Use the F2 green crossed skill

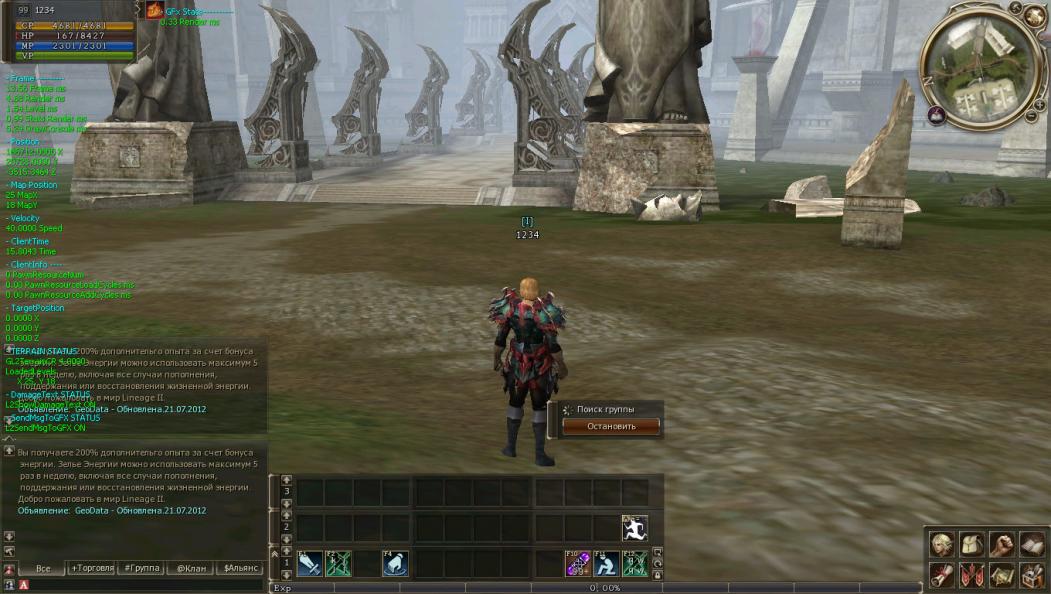(338, 564)
